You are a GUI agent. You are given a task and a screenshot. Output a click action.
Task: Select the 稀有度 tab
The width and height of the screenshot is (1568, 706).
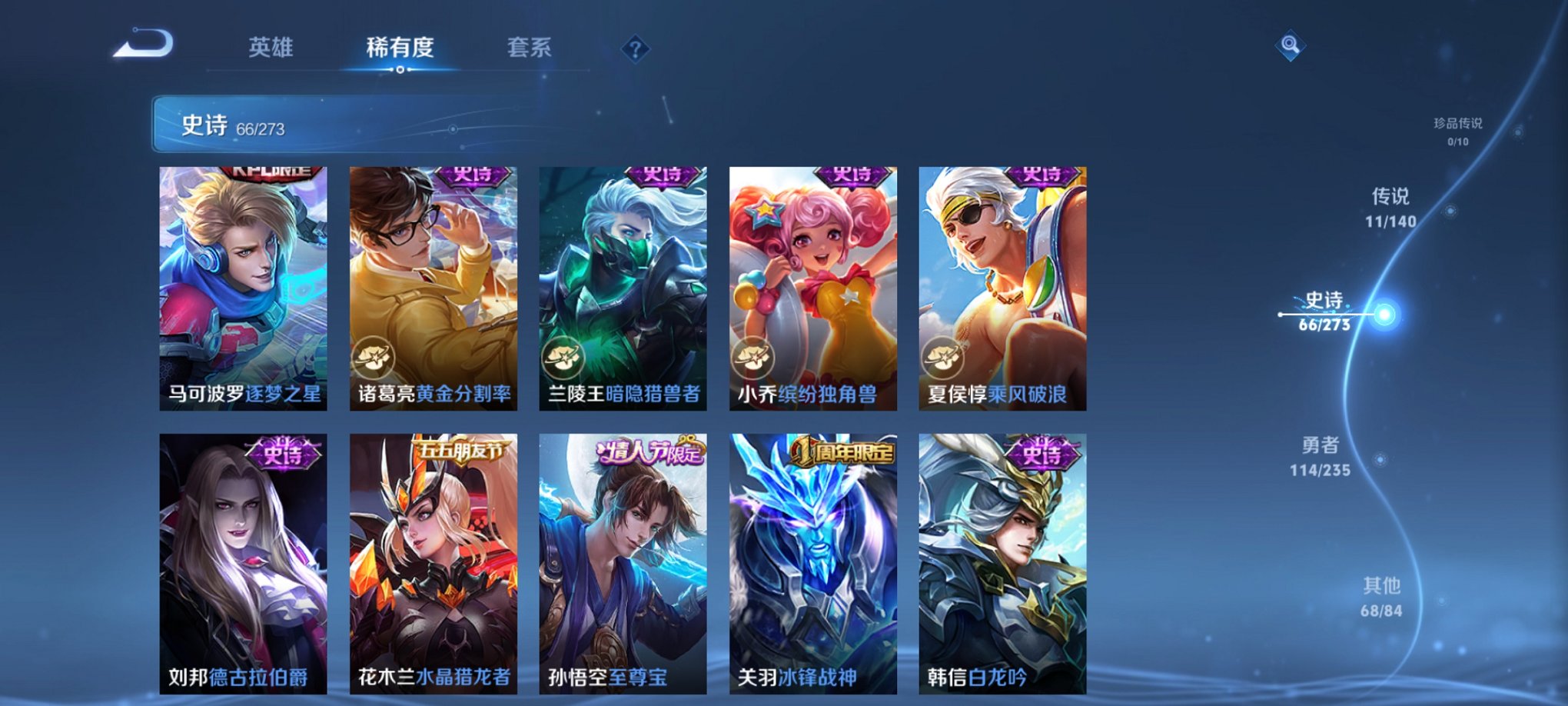399,48
